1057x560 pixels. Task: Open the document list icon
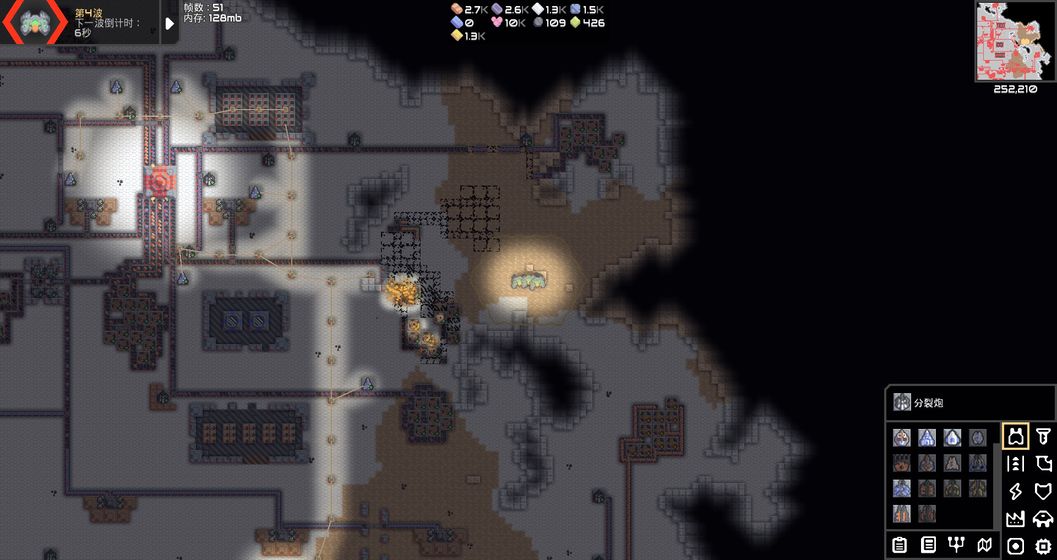(x=928, y=545)
